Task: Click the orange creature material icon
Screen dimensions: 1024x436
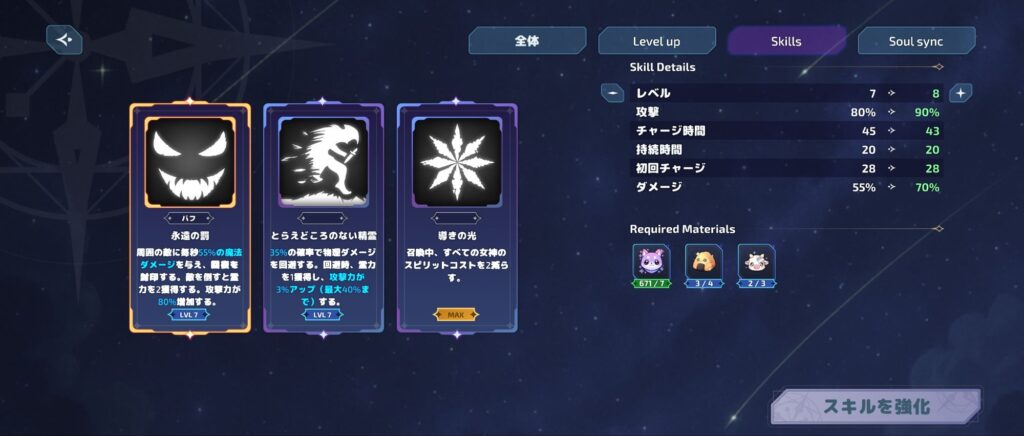Action: click(x=704, y=262)
